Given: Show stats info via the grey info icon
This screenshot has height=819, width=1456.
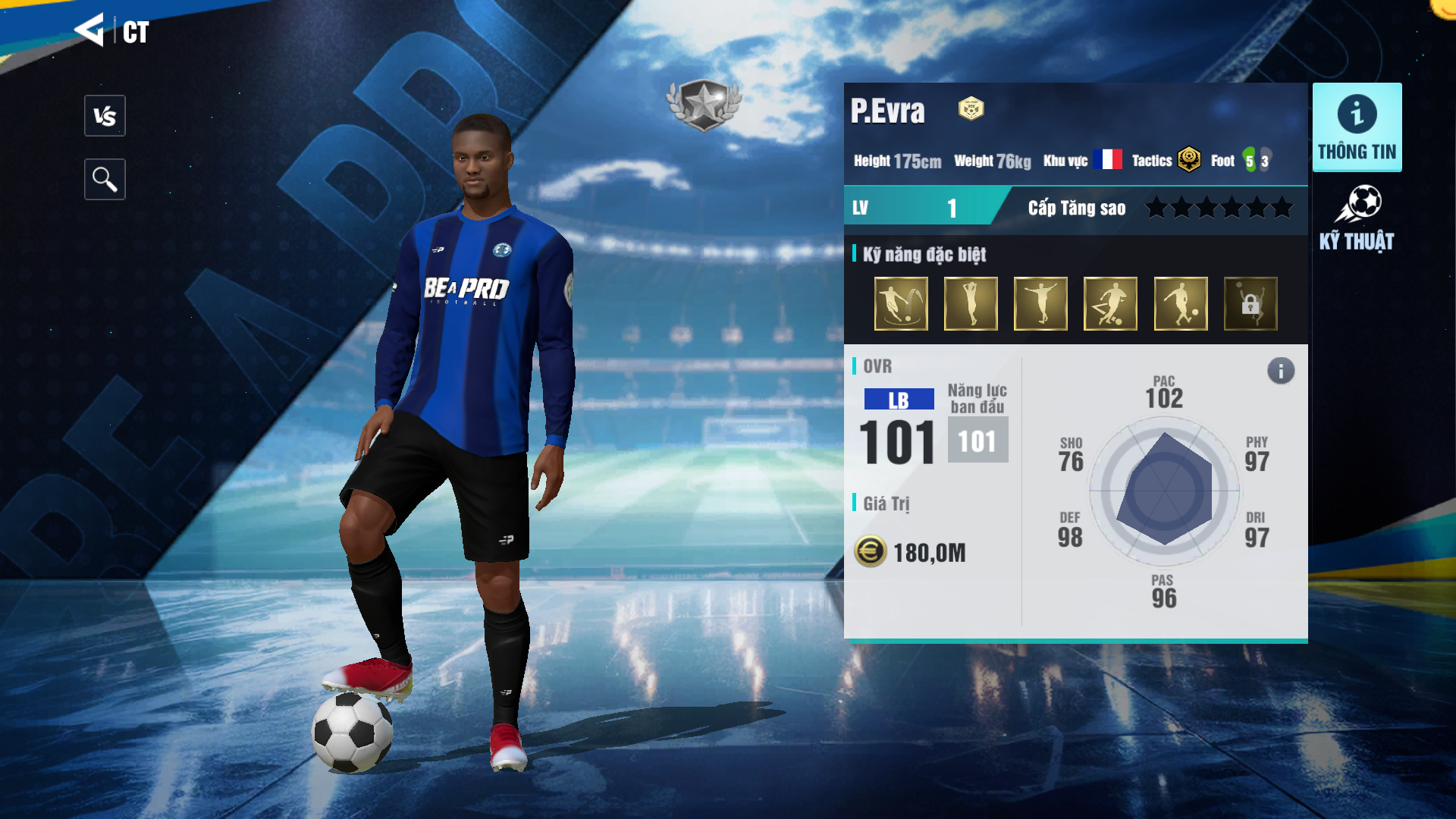Looking at the screenshot, I should pos(1281,371).
